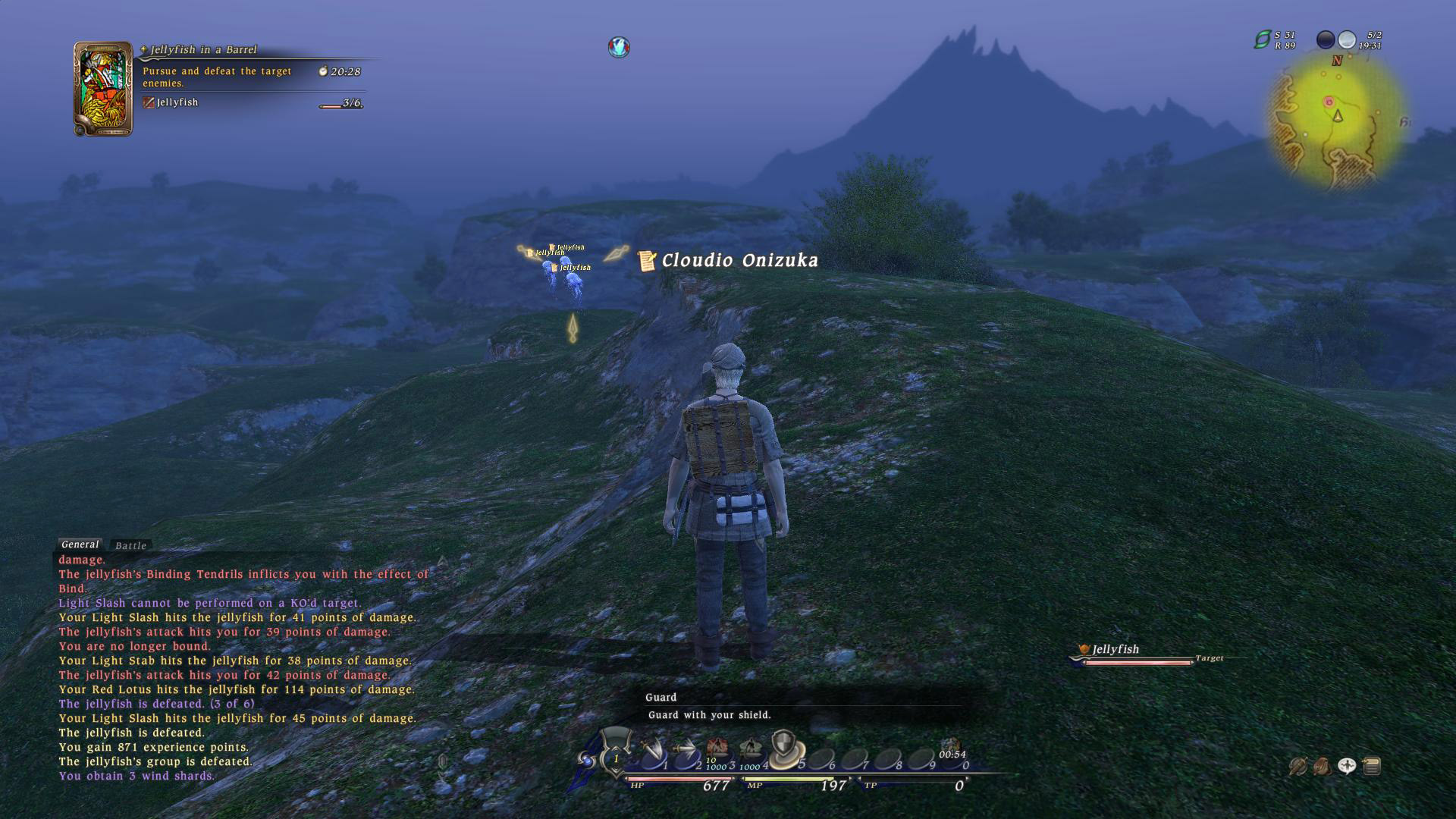Click the sheathed weapon circle icon
This screenshot has height=819, width=1456.
(1298, 767)
